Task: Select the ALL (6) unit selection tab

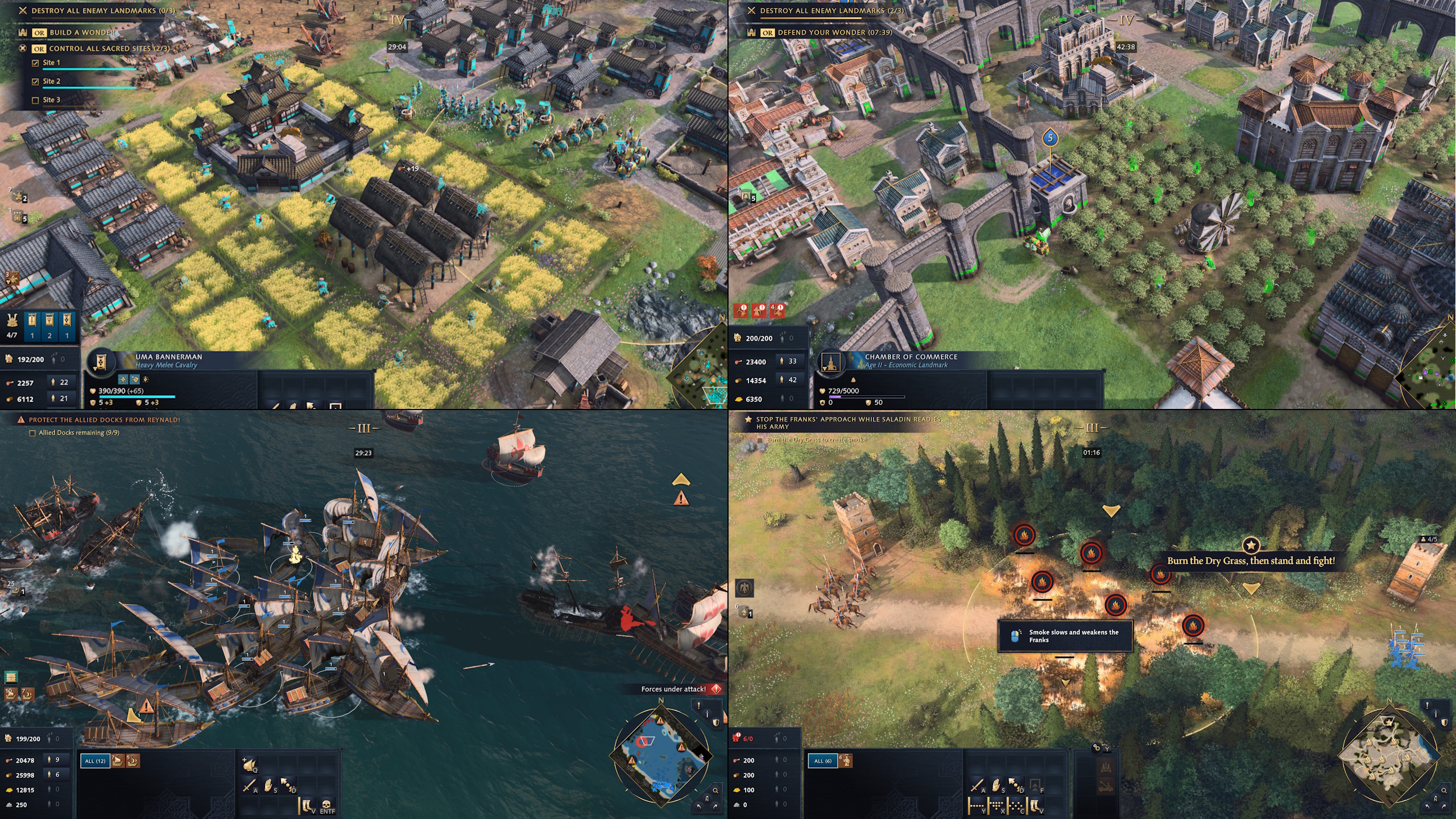Action: coord(822,761)
